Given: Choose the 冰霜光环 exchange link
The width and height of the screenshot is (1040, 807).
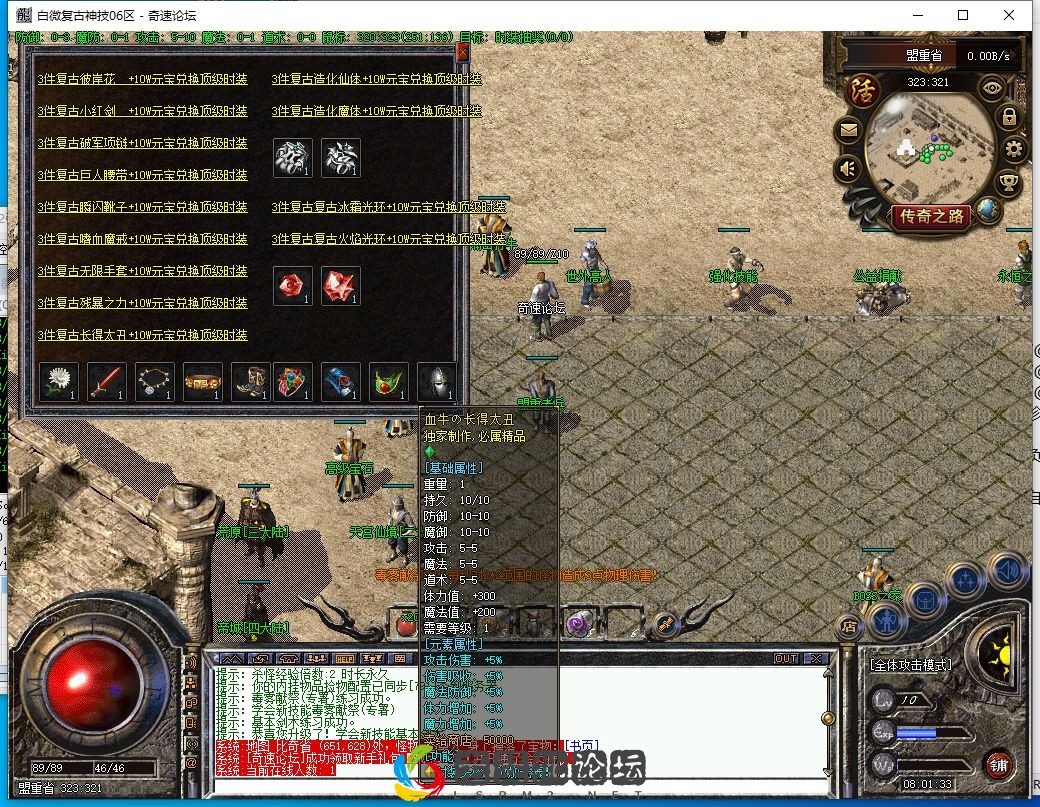Looking at the screenshot, I should click(388, 207).
